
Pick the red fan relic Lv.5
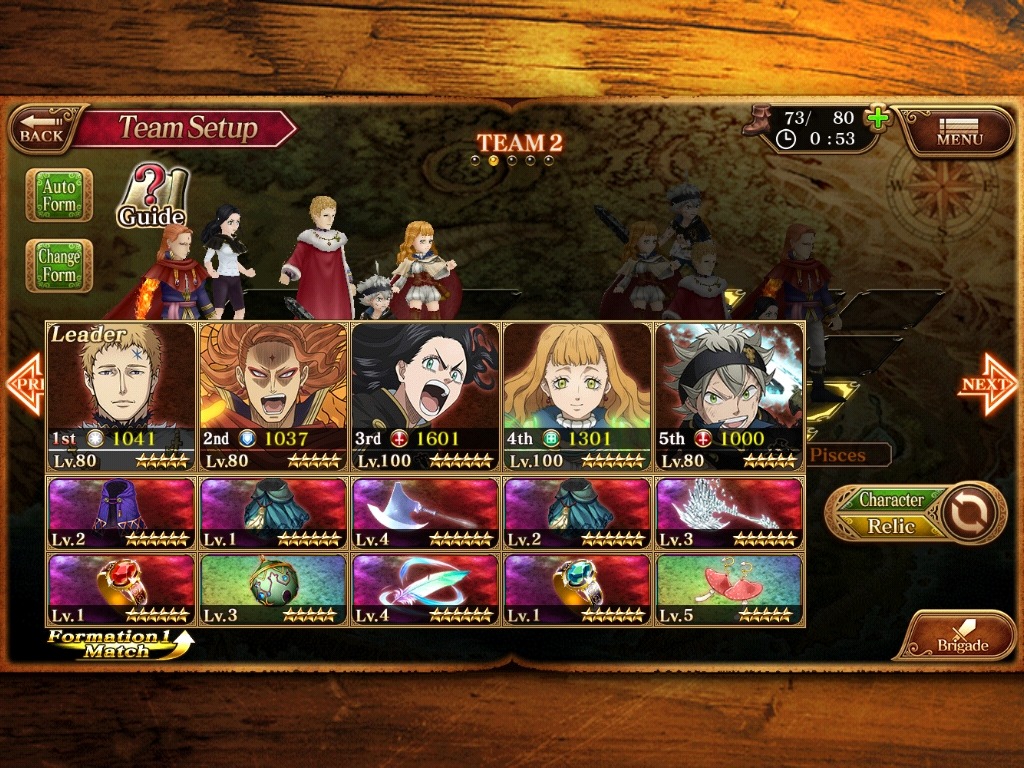tap(729, 588)
